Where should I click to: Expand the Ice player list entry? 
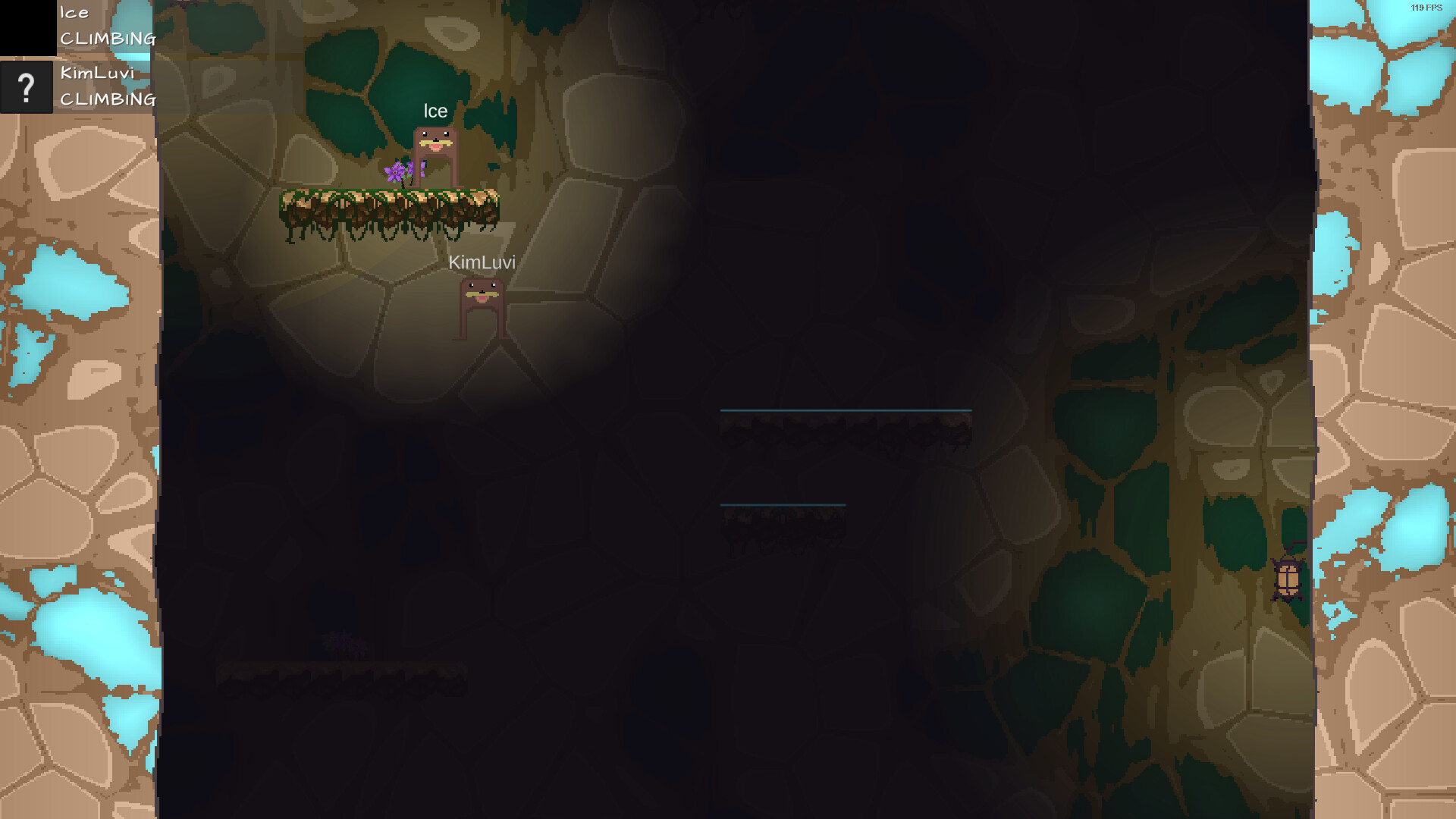(74, 13)
